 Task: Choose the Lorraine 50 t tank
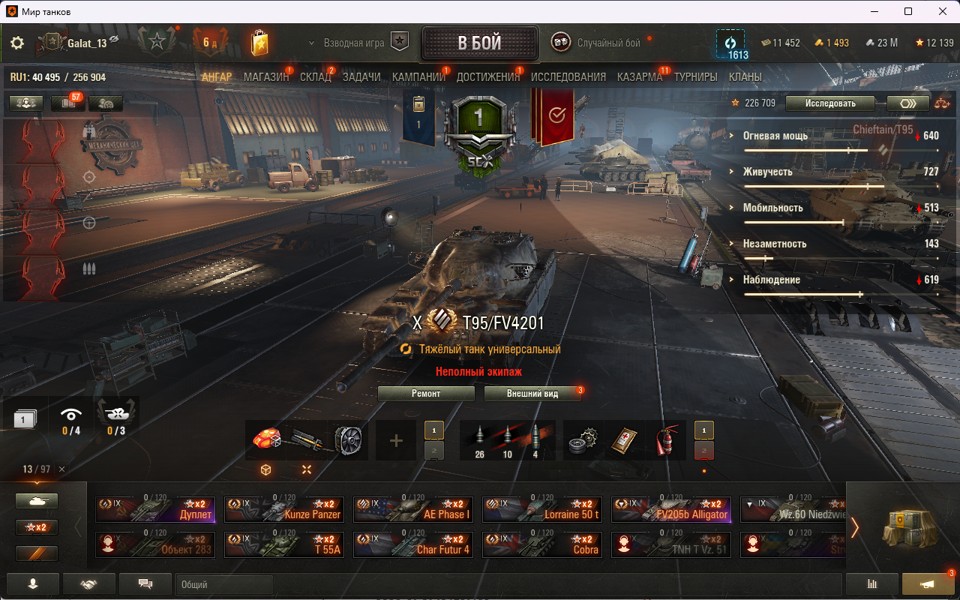coord(543,509)
